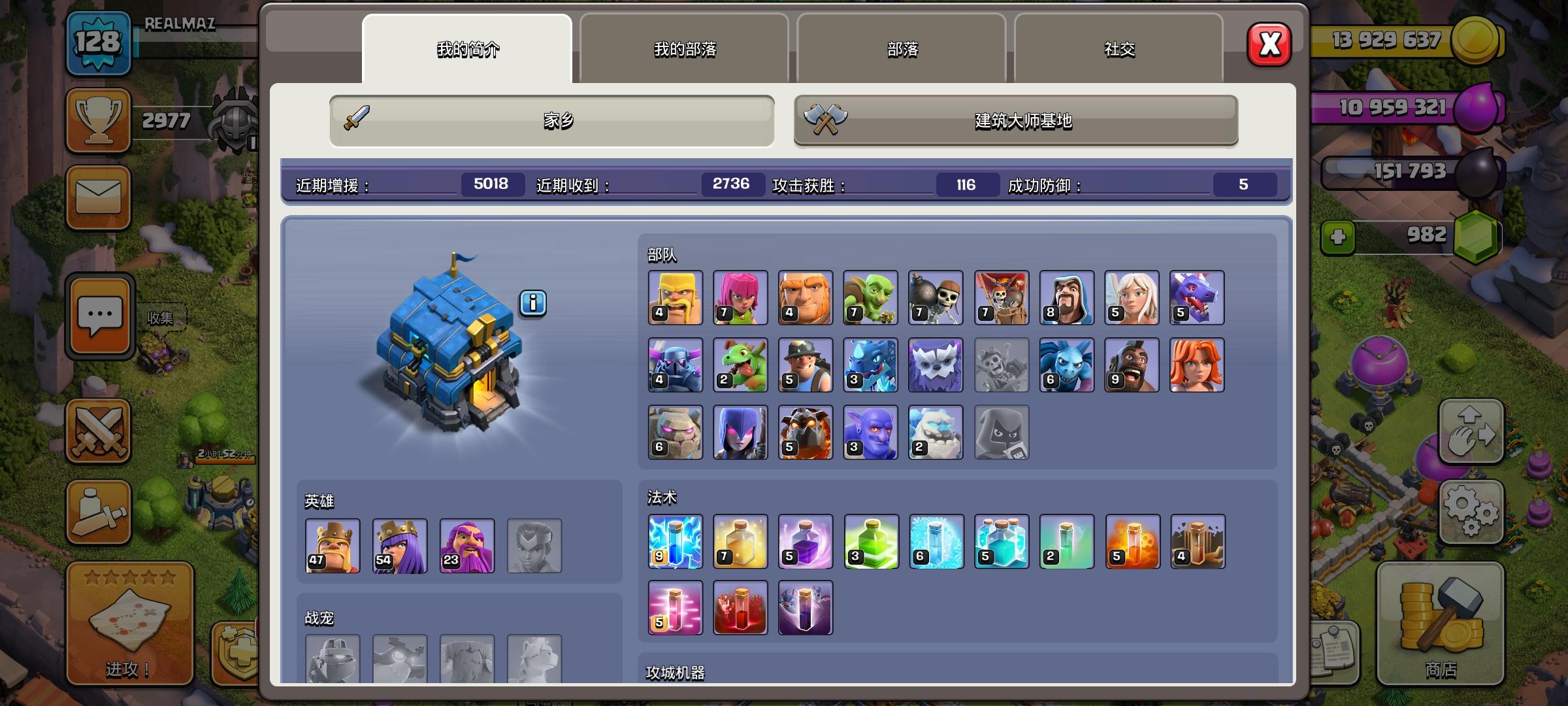Image resolution: width=1568 pixels, height=706 pixels.
Task: Open the Town Hall info button
Action: point(534,302)
